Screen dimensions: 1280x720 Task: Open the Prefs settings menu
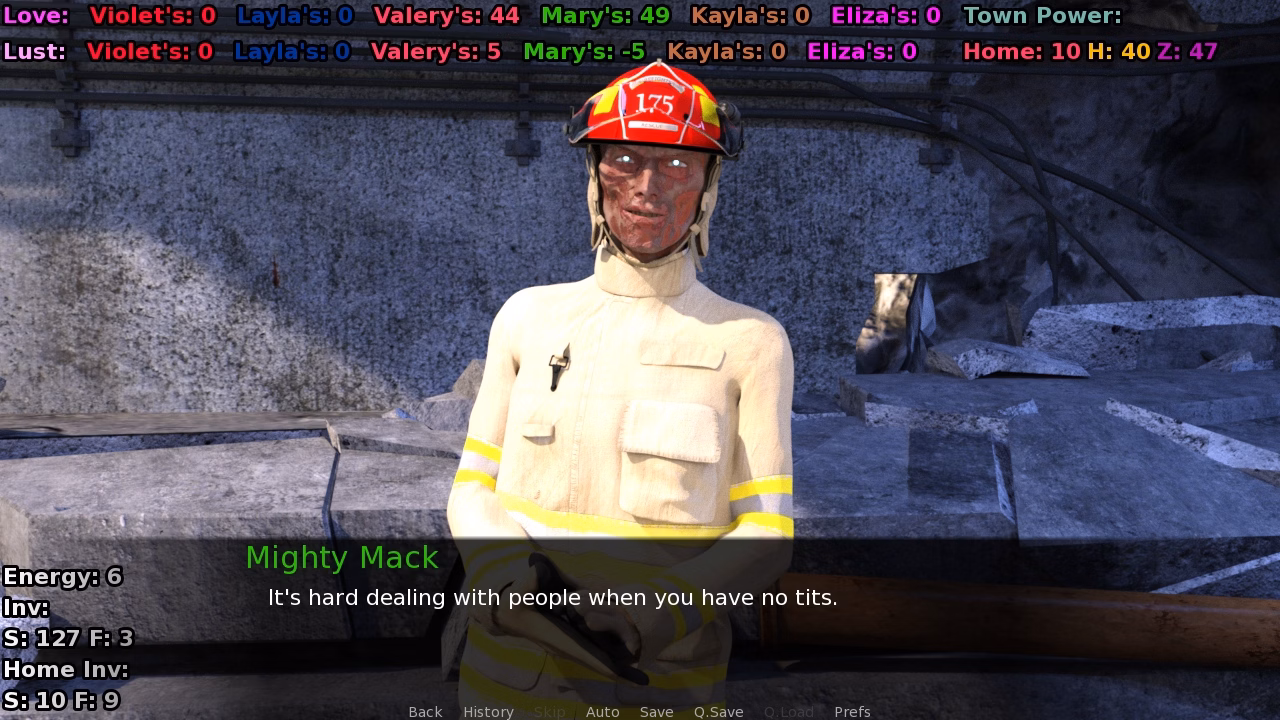click(852, 711)
